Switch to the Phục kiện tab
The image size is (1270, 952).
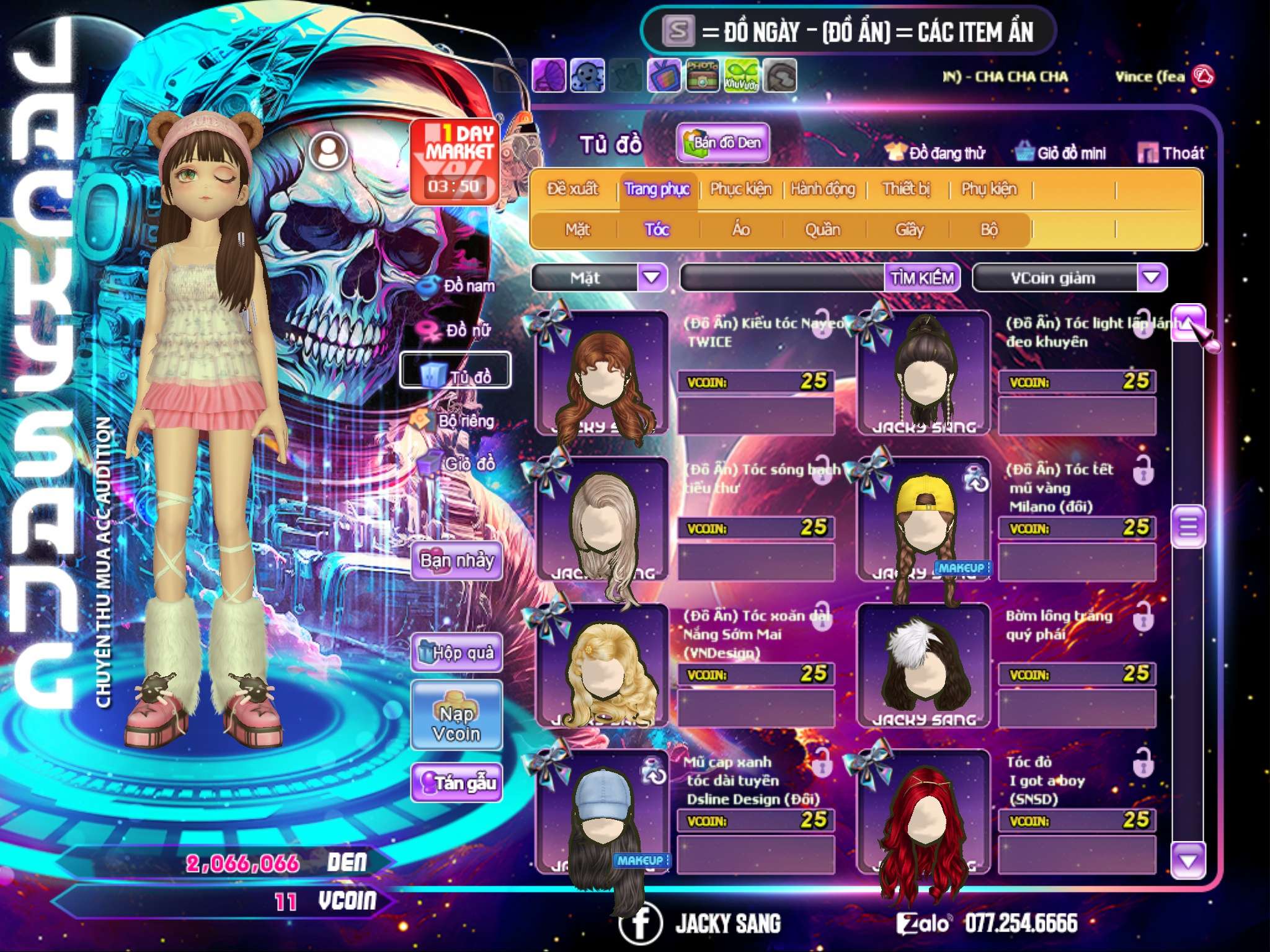tap(740, 189)
